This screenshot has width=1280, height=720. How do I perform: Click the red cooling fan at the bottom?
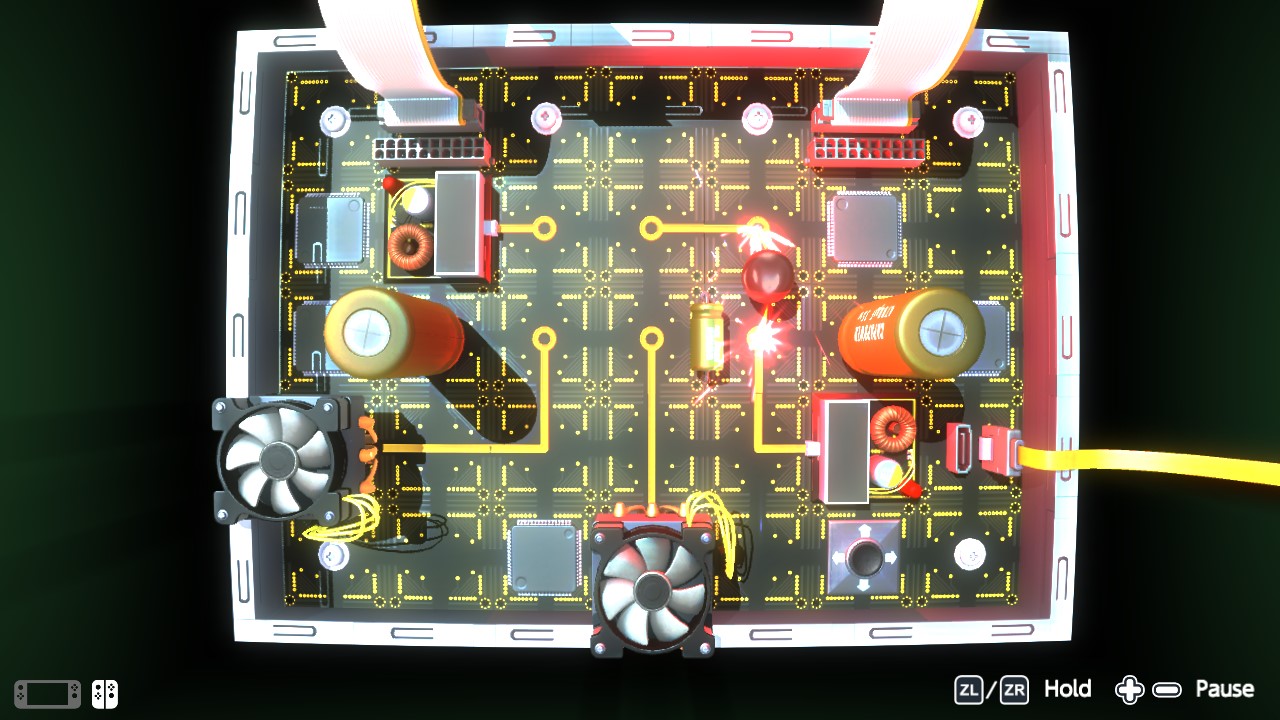point(650,590)
